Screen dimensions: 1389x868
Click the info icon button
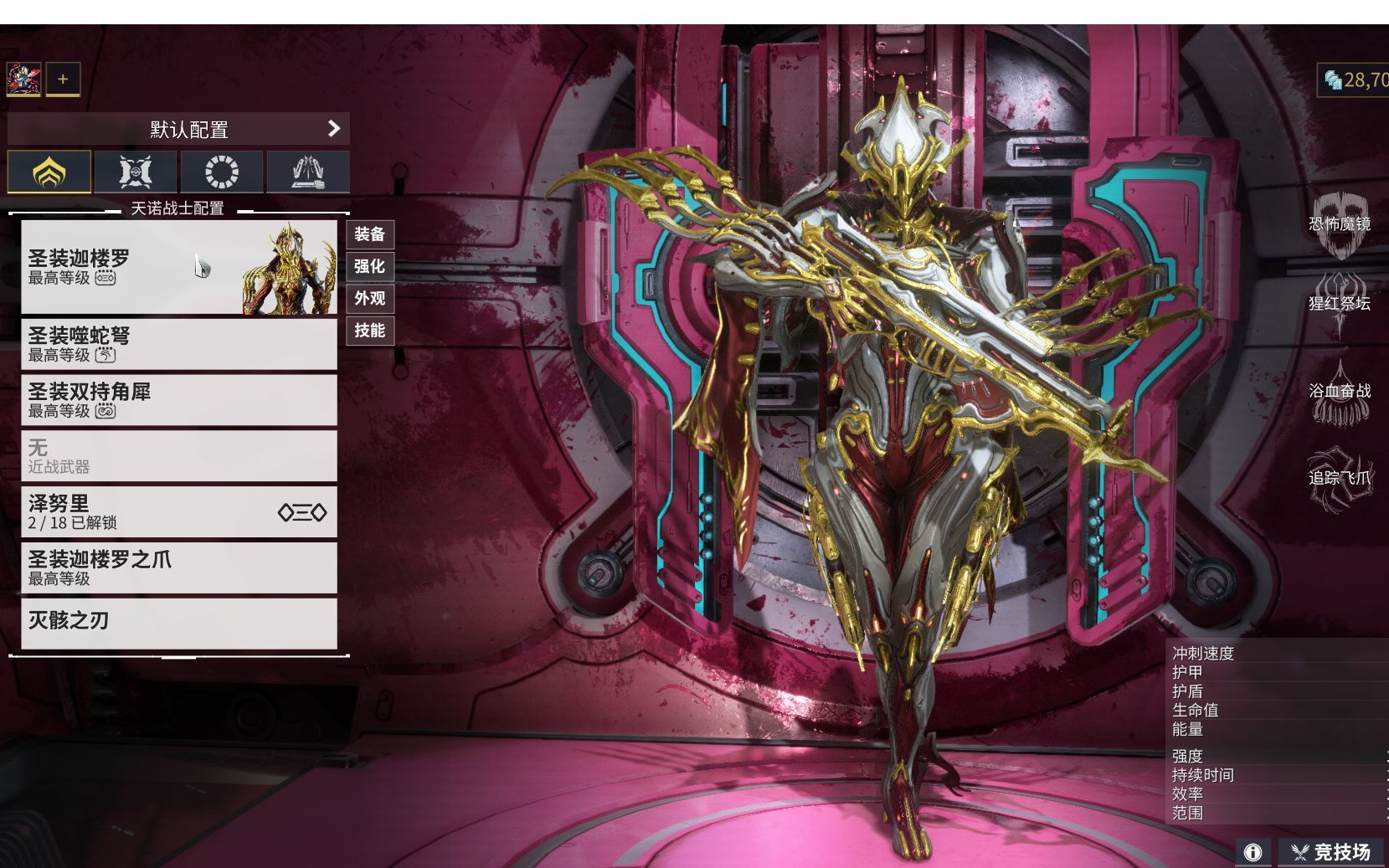[x=1253, y=852]
